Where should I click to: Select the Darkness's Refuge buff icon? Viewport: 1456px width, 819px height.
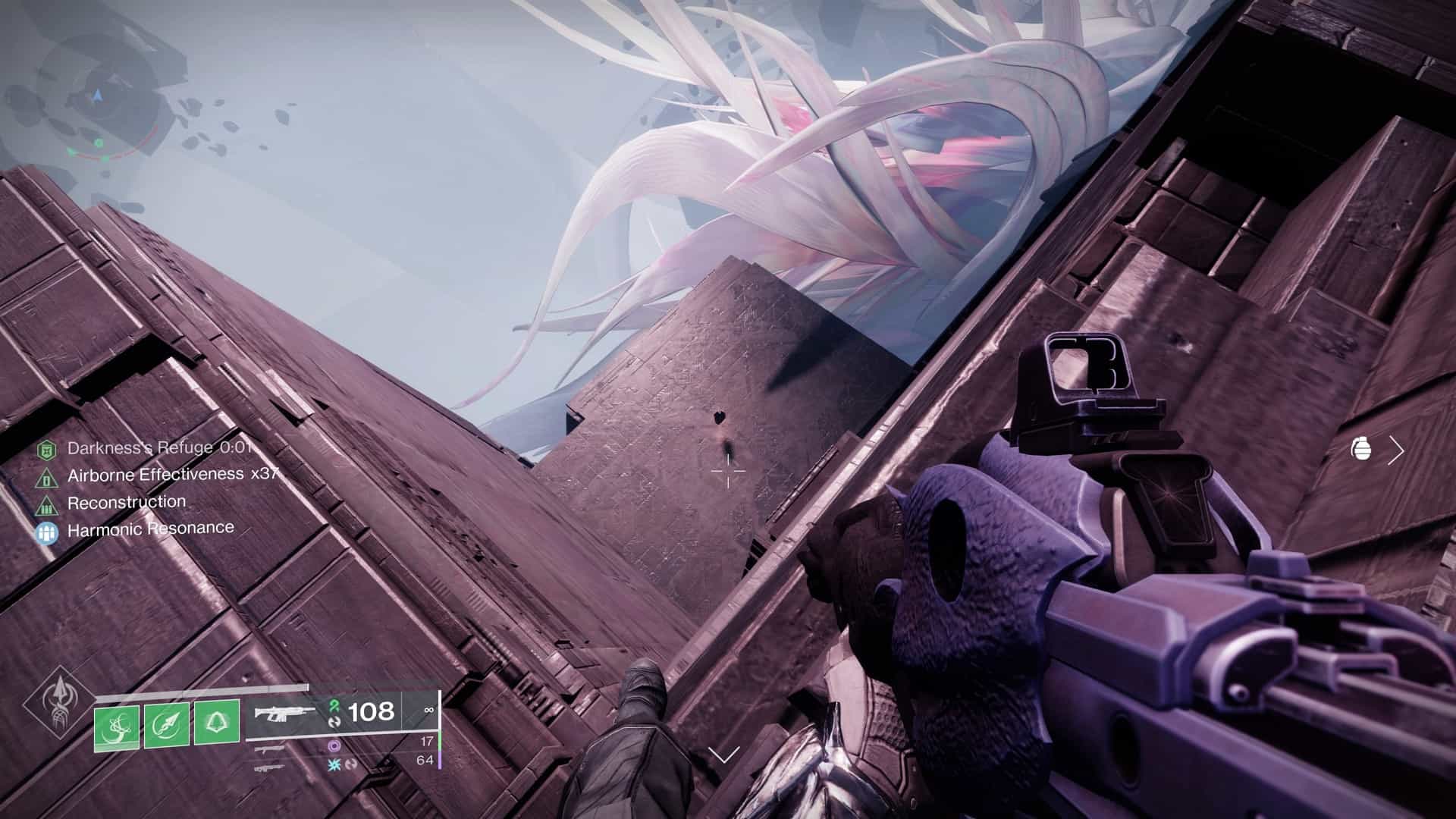tap(47, 450)
